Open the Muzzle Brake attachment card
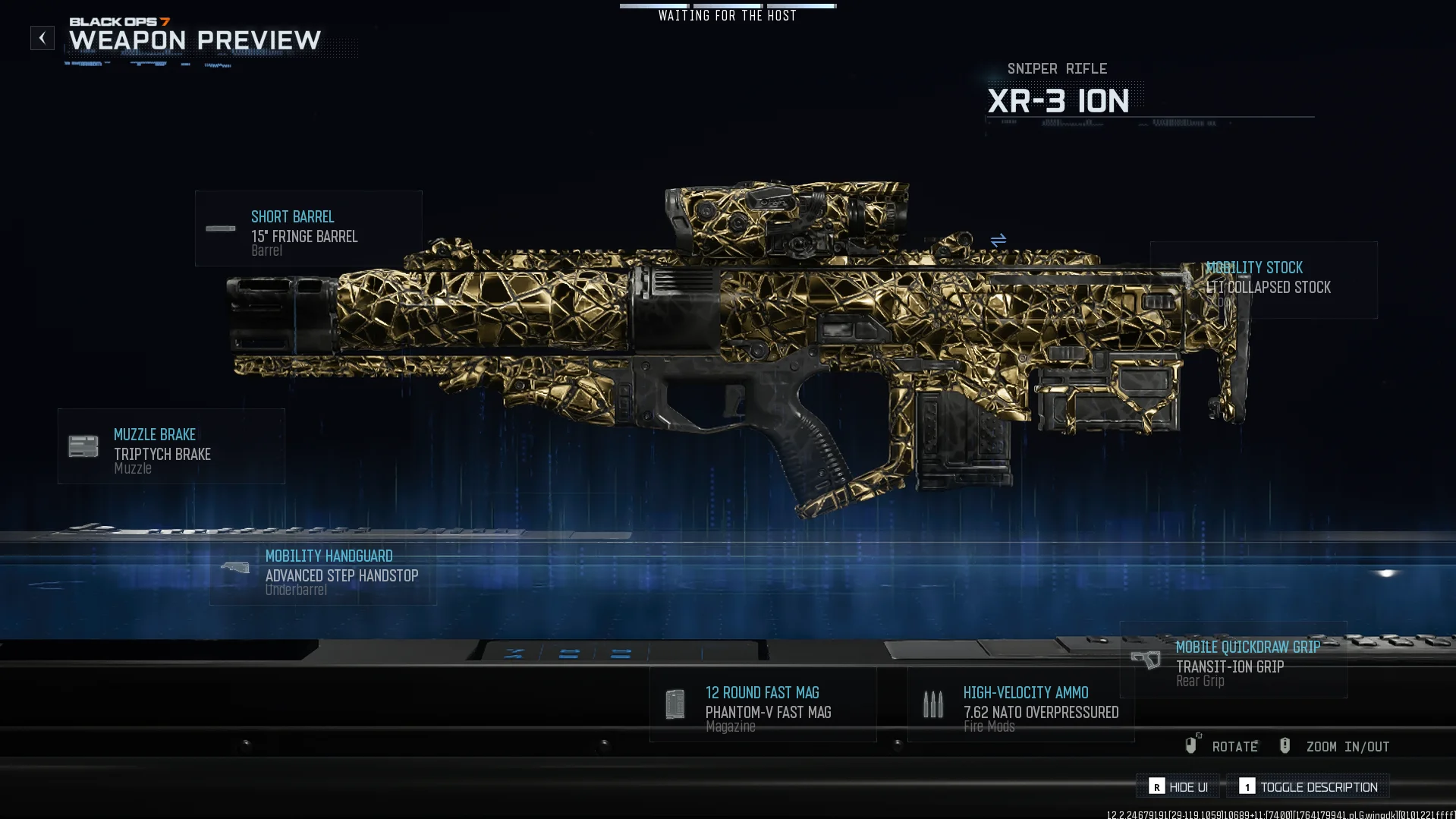The width and height of the screenshot is (1456, 819). pyautogui.click(x=171, y=446)
